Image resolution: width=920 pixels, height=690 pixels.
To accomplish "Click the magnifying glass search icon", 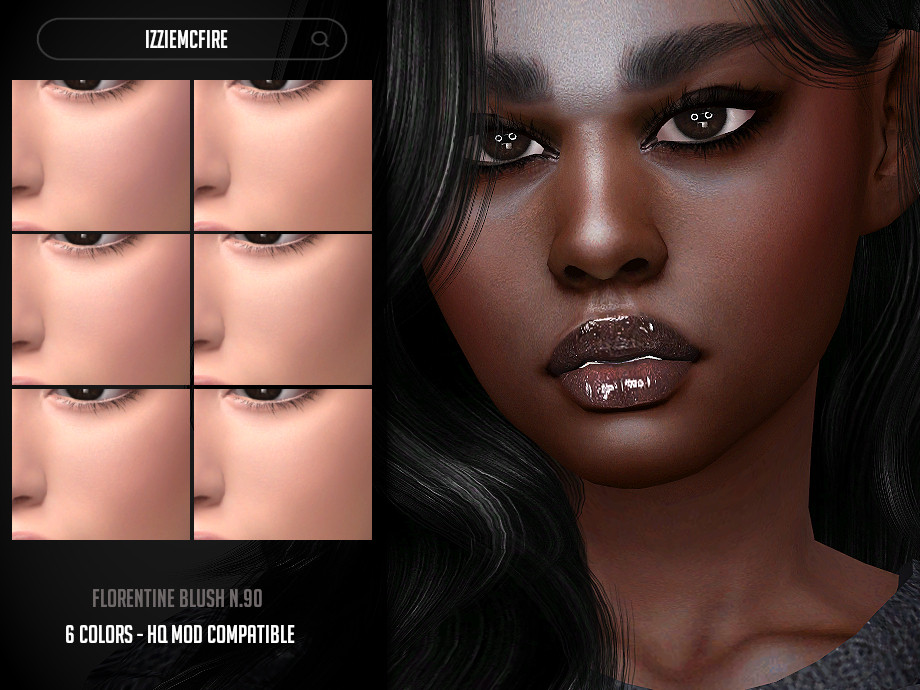I will coord(320,40).
